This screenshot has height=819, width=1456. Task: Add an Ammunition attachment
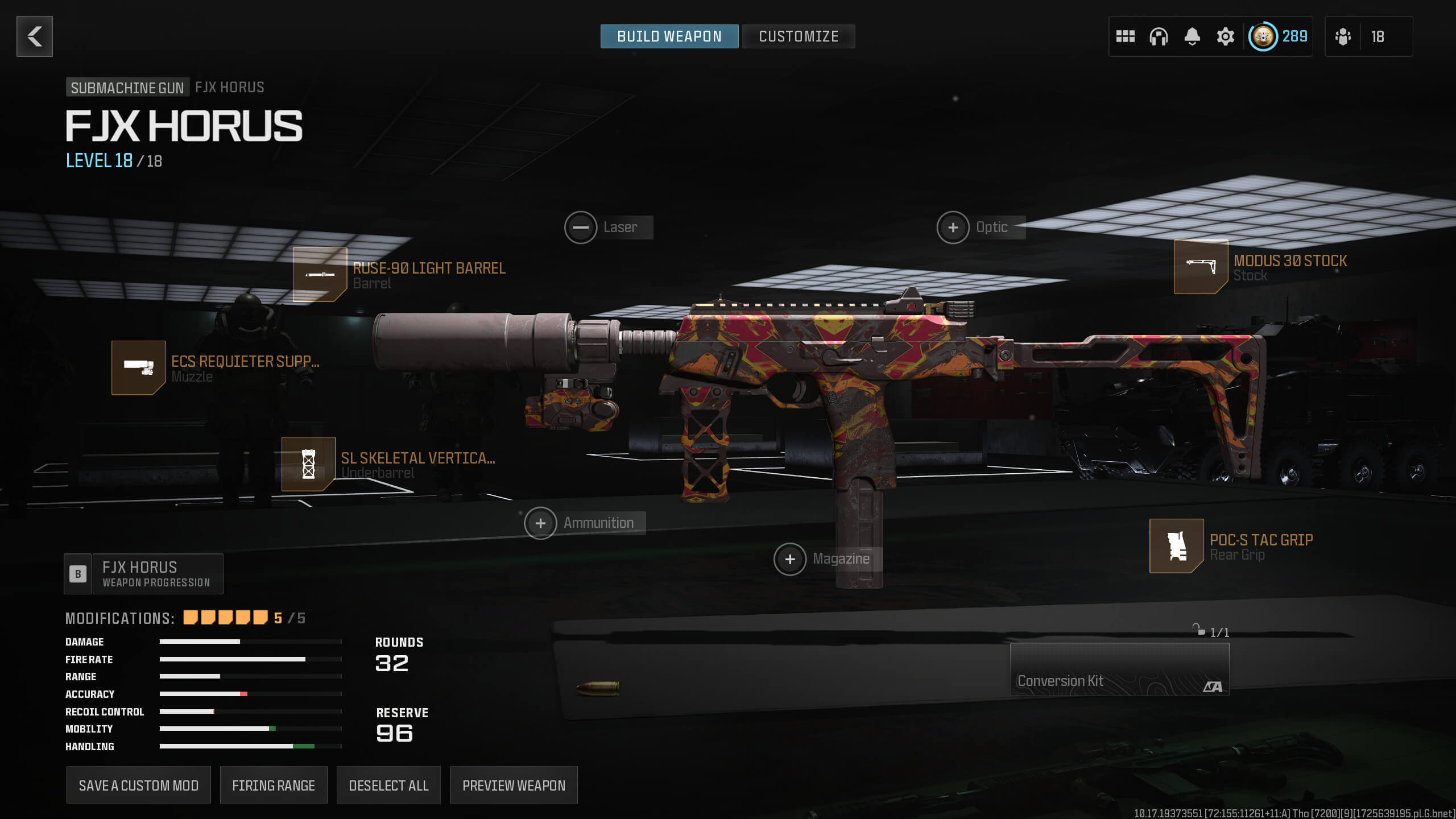click(540, 523)
